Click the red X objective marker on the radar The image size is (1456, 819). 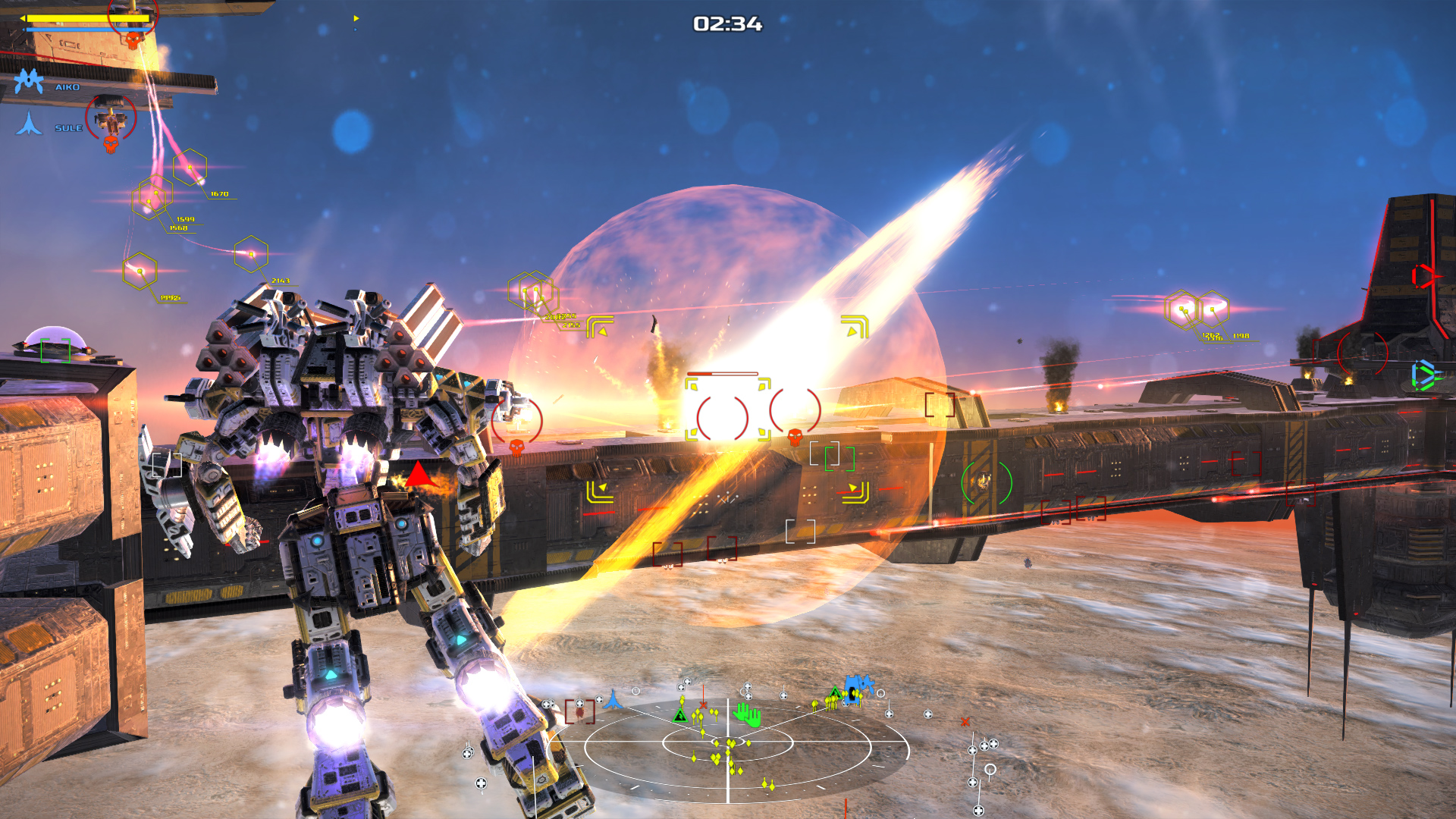703,705
